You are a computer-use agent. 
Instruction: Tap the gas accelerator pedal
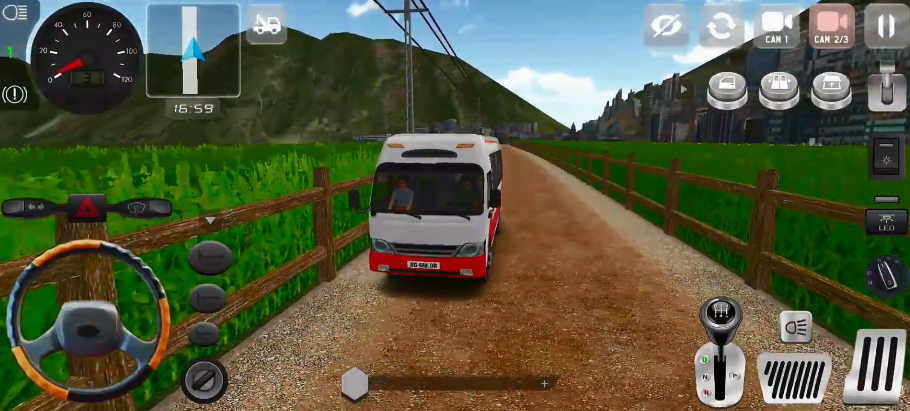[875, 367]
